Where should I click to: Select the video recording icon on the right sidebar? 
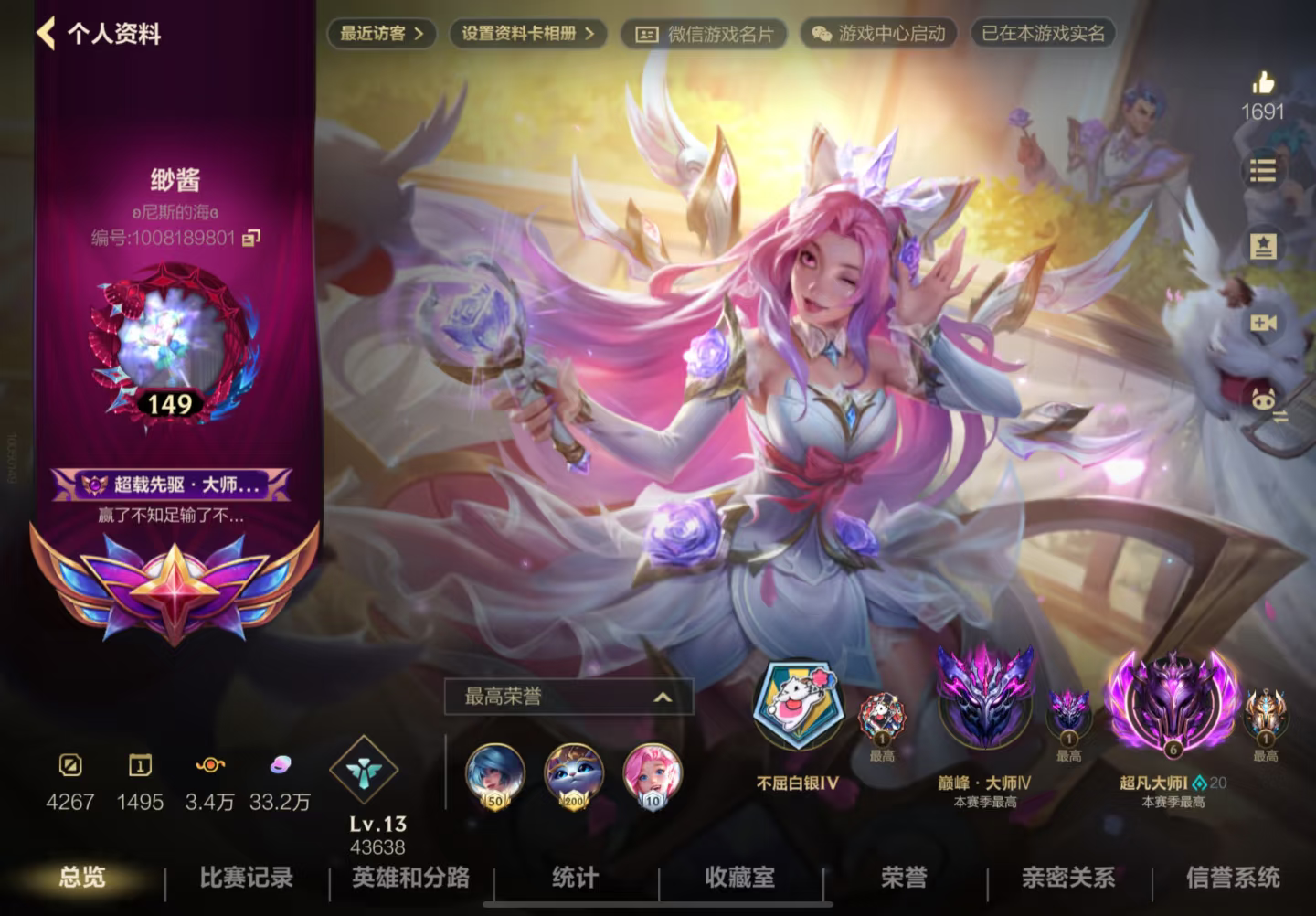tap(1264, 322)
